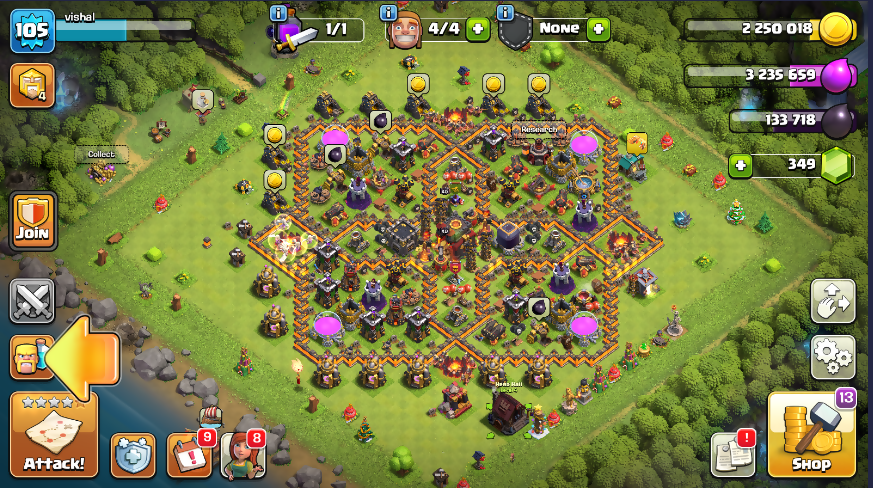Viewport: 873px width, 488px height.
Task: Show the builder info button
Action: pos(389,12)
